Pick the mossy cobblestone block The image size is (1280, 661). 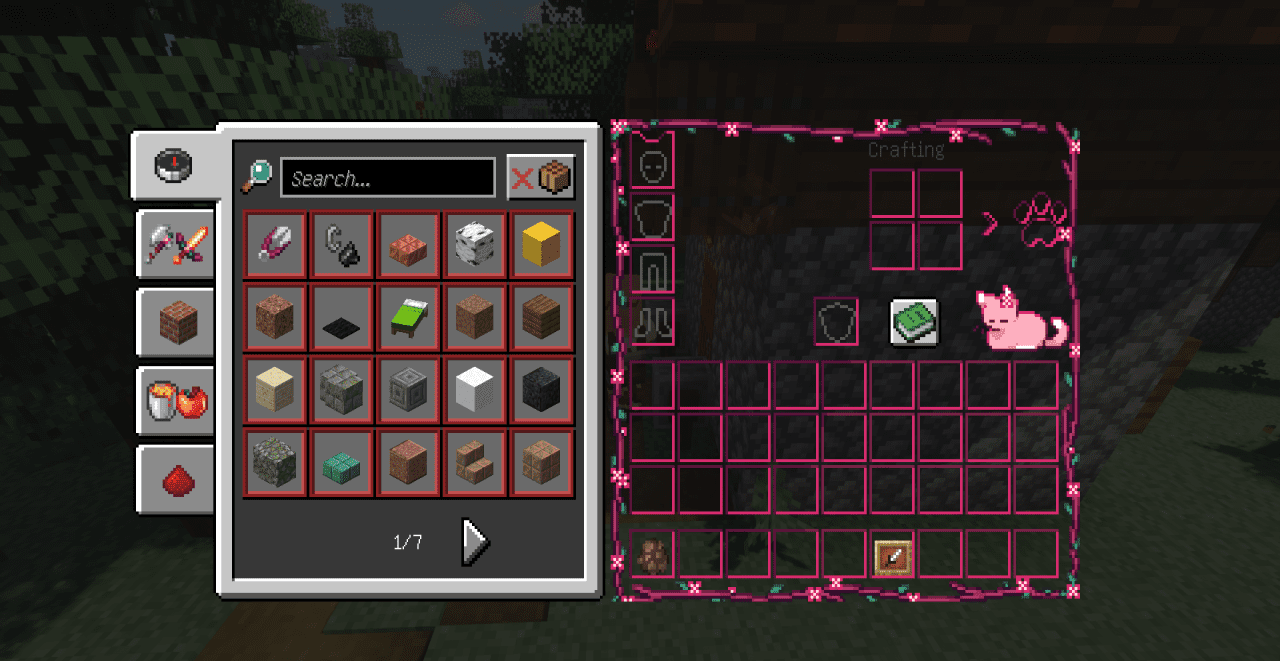275,463
